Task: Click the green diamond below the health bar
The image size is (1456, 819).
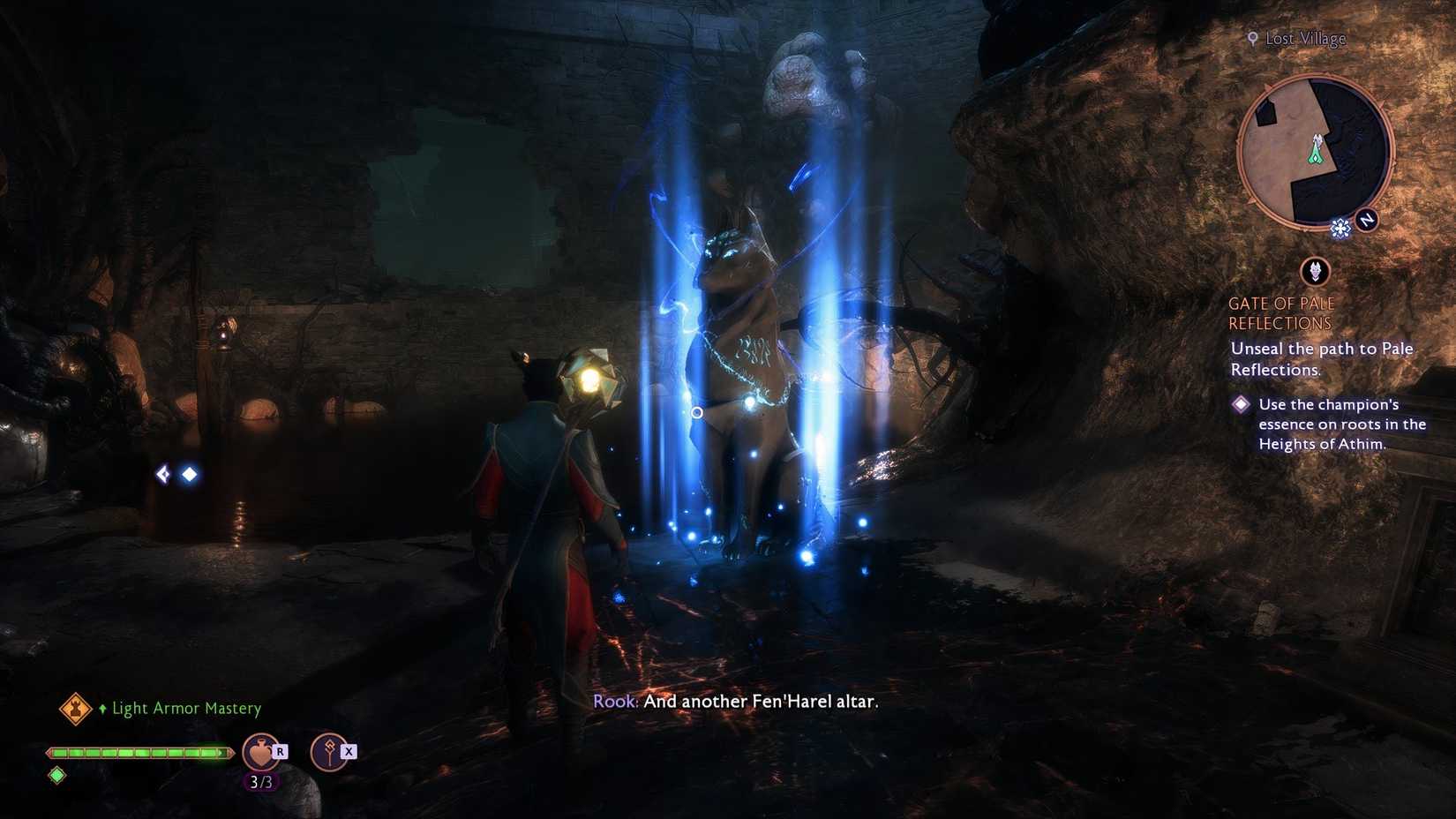Action: coord(56,776)
